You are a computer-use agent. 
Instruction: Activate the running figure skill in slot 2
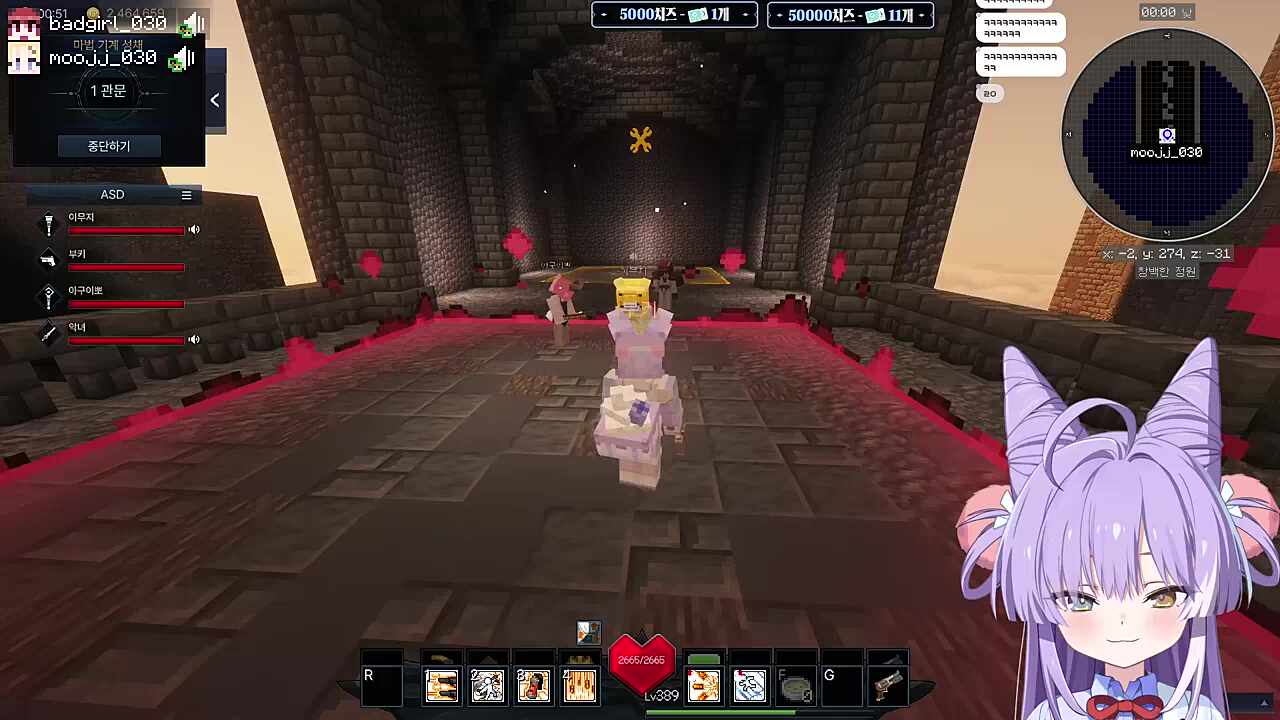(x=487, y=686)
